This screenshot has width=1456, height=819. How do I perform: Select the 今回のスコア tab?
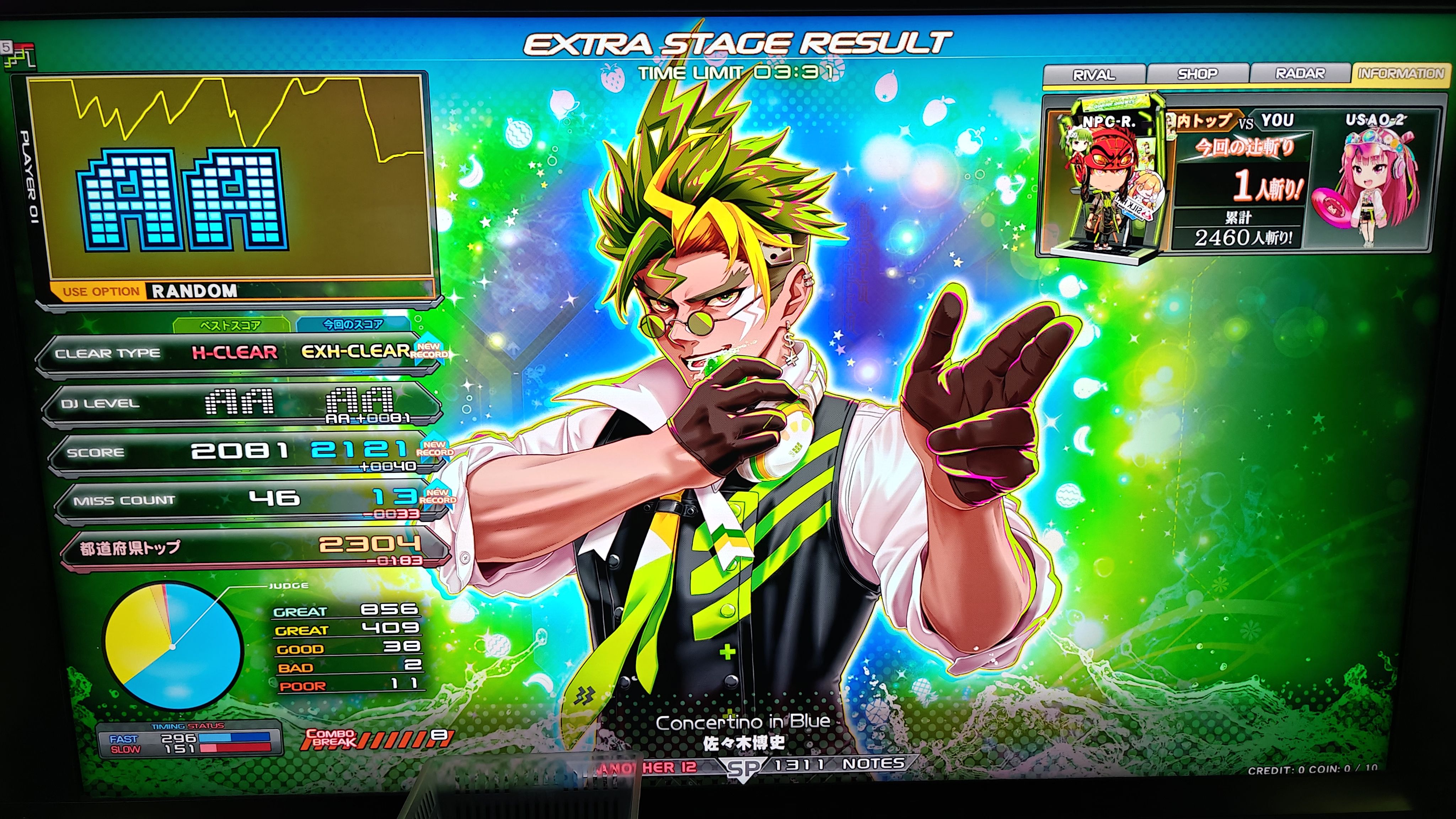pyautogui.click(x=353, y=325)
